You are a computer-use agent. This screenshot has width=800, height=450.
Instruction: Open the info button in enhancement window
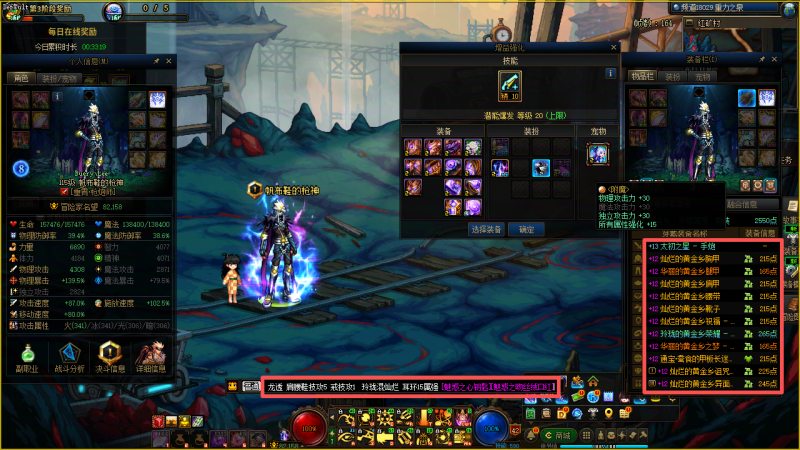point(609,73)
